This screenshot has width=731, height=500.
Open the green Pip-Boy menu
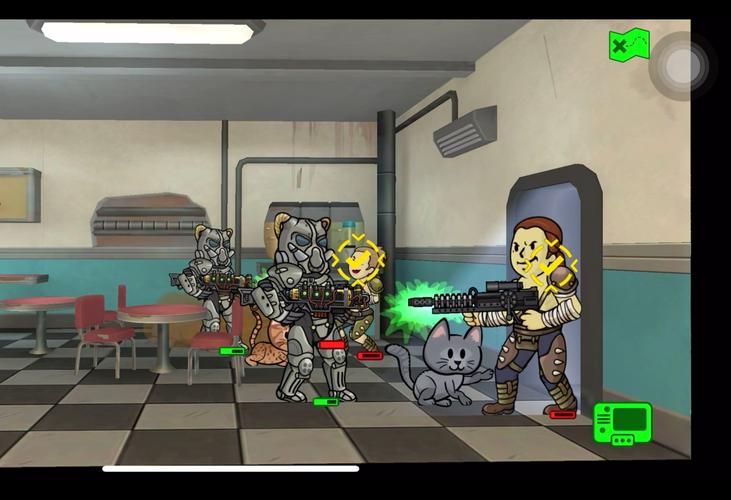pyautogui.click(x=622, y=423)
